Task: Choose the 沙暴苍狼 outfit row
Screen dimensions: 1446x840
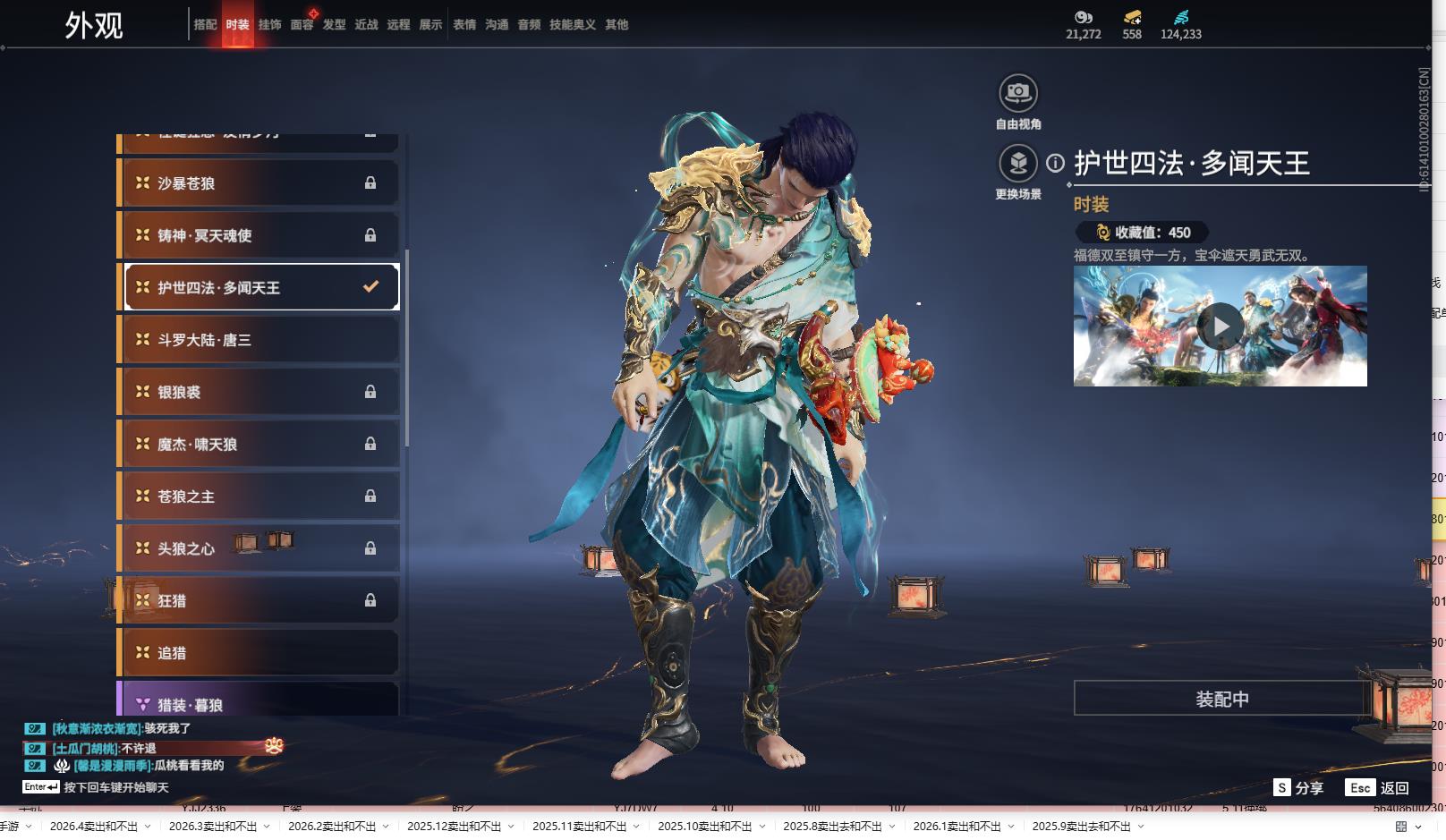Action: (x=259, y=183)
